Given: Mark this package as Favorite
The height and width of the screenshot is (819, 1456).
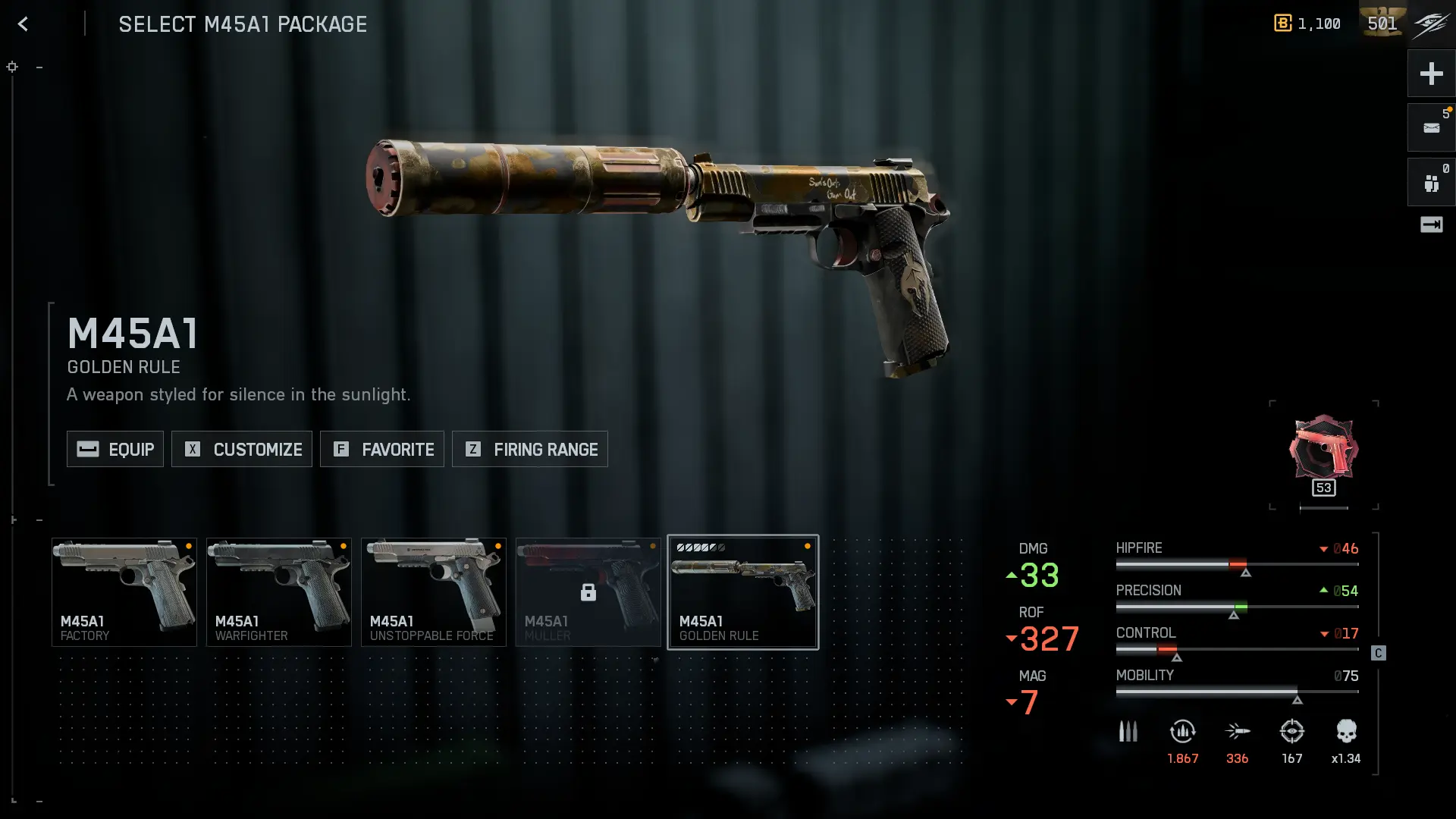Looking at the screenshot, I should (x=382, y=449).
